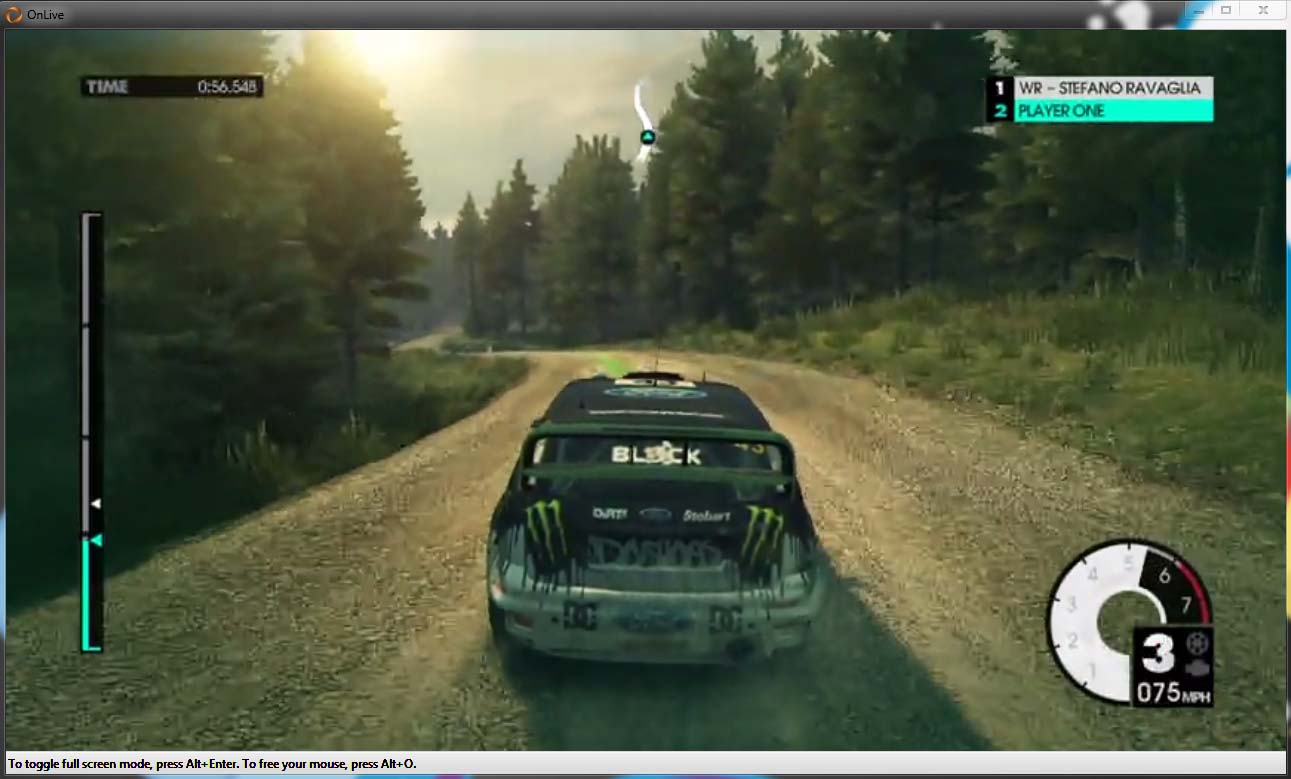Click the vertical stage progress bar

91,432
